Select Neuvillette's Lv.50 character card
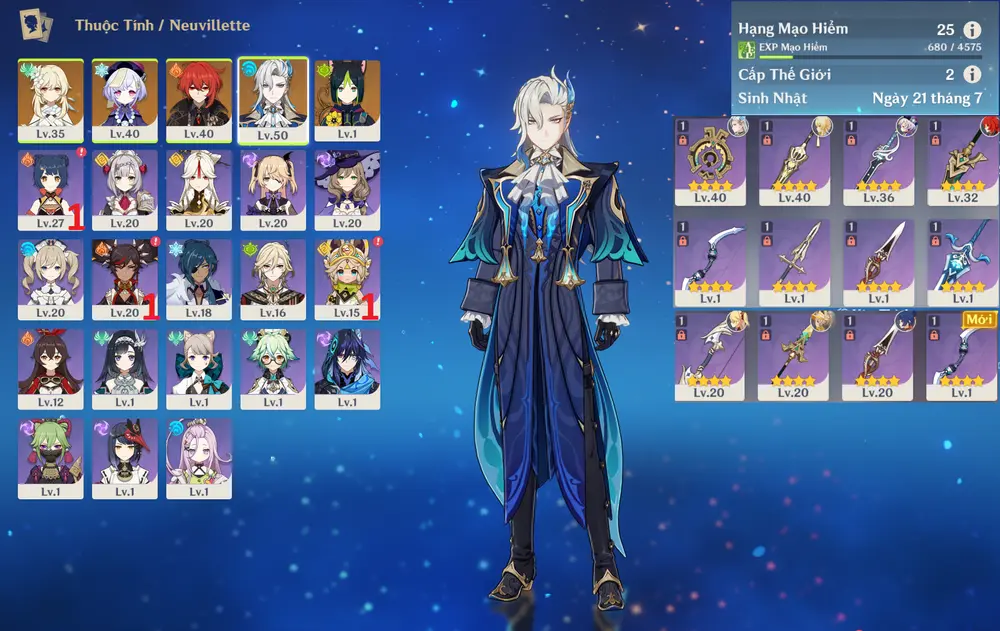The width and height of the screenshot is (1000, 631). coord(273,99)
